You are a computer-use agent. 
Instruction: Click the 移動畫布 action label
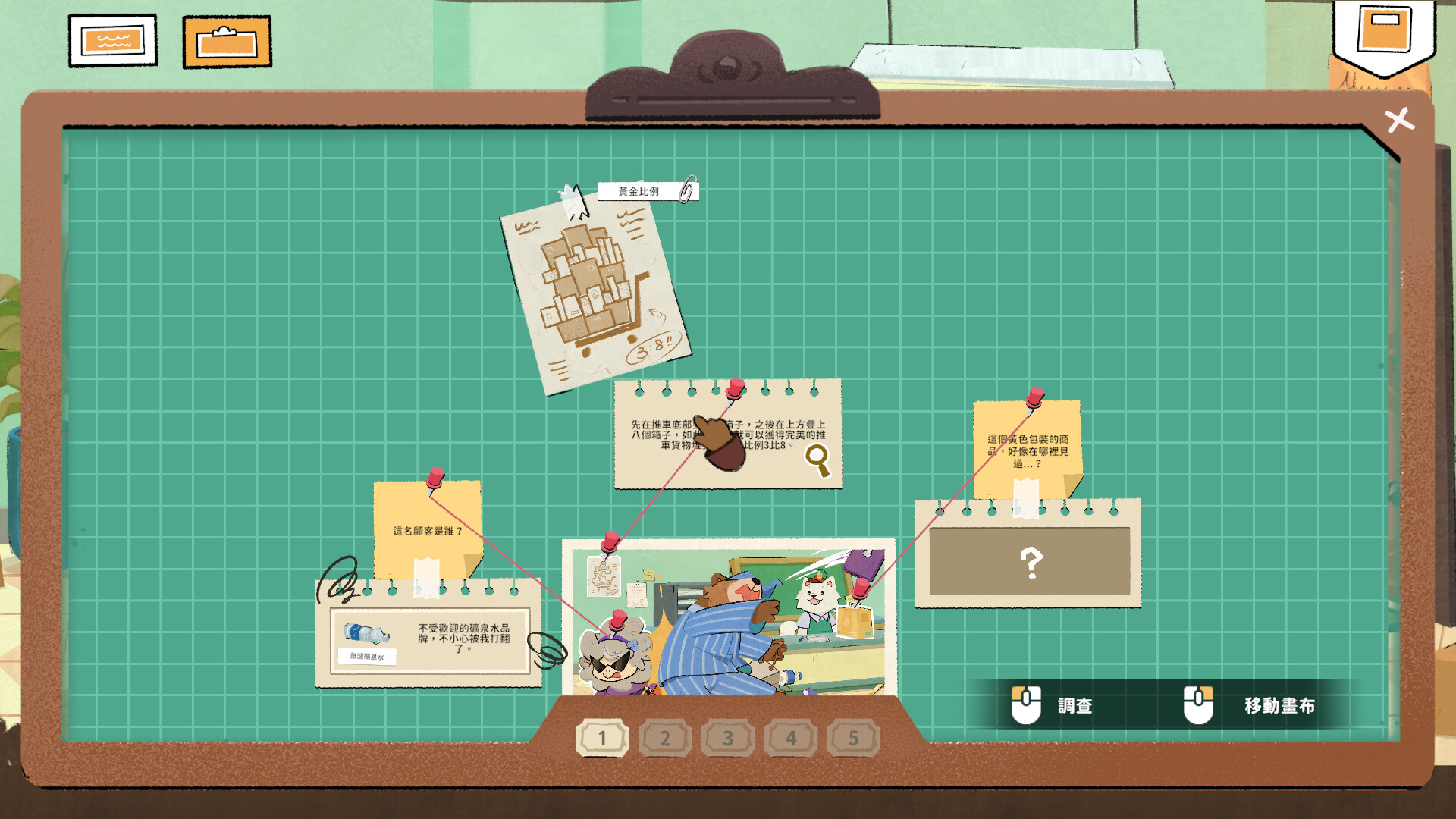click(1280, 704)
